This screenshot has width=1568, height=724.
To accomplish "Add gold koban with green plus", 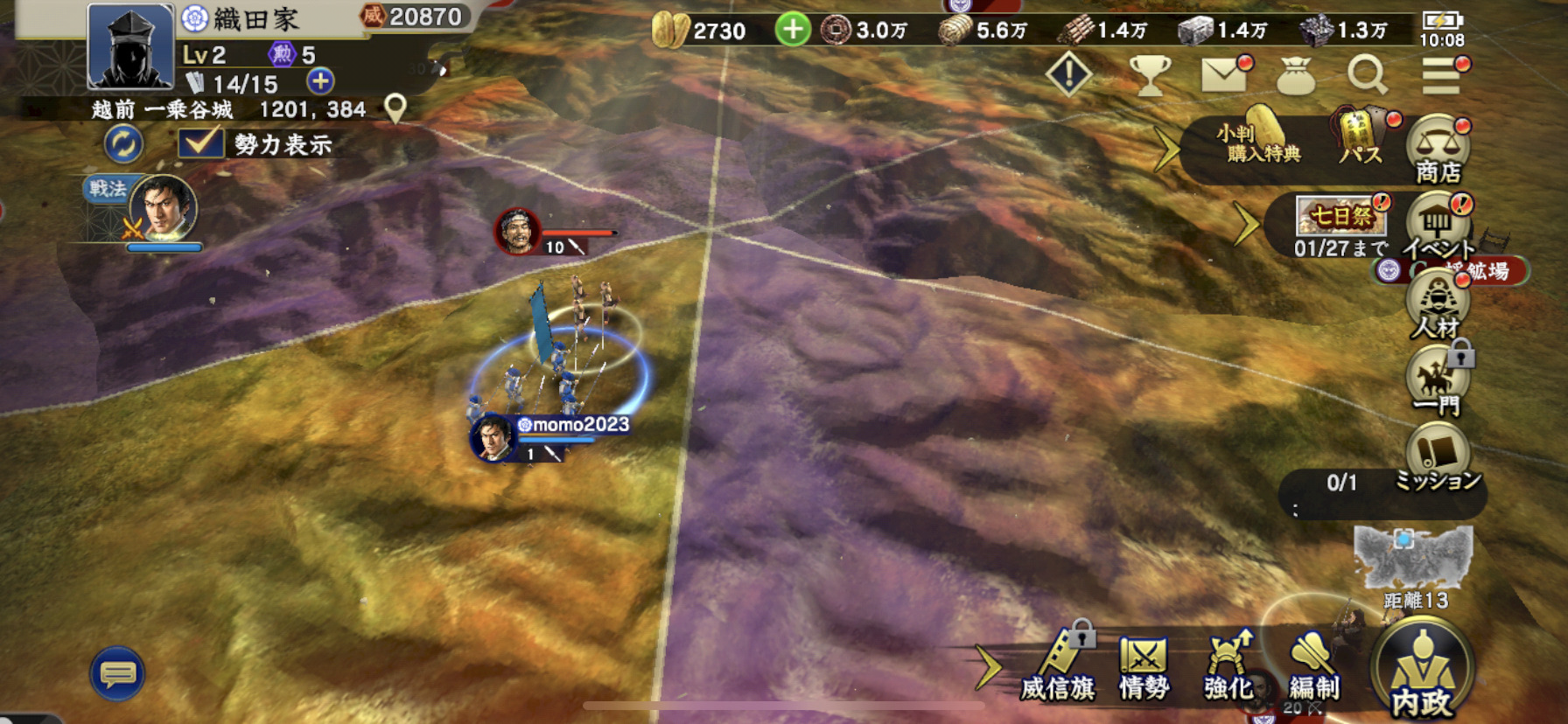I will [792, 30].
